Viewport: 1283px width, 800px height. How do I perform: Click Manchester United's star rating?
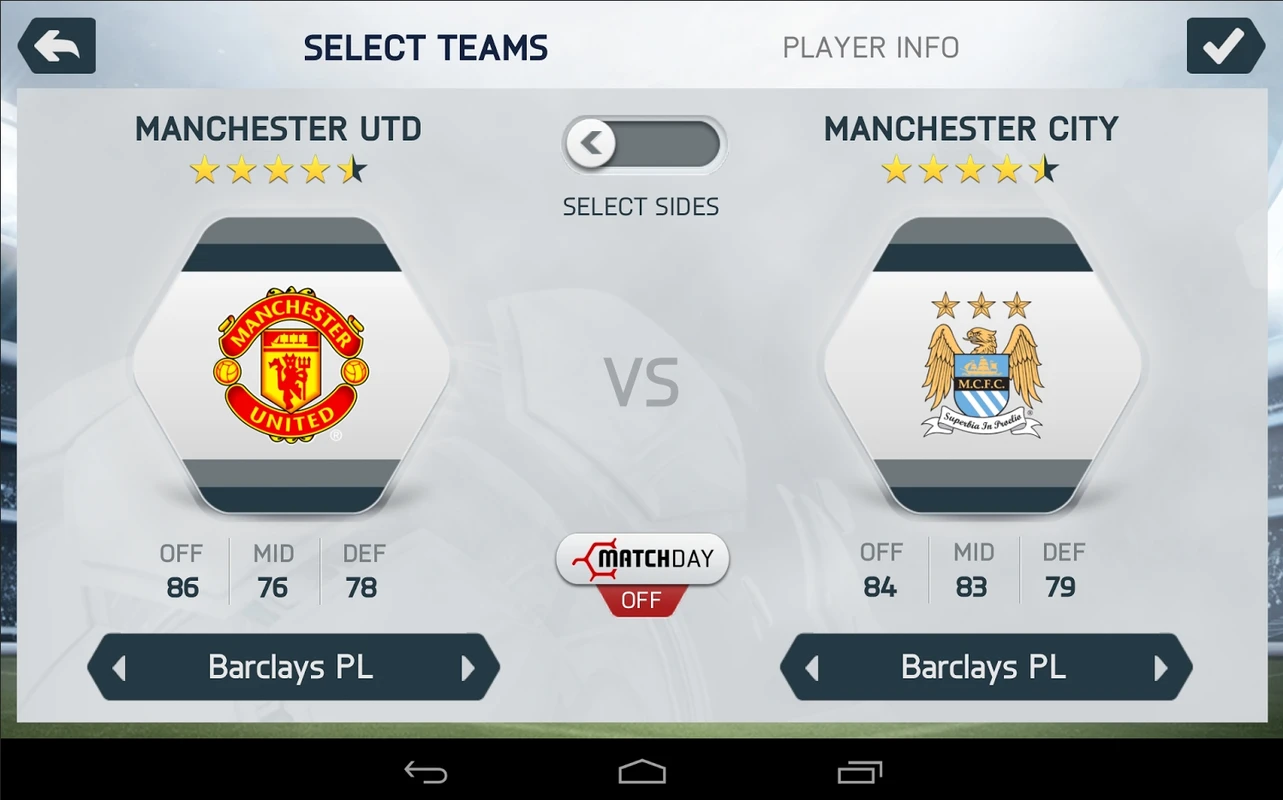[x=280, y=169]
